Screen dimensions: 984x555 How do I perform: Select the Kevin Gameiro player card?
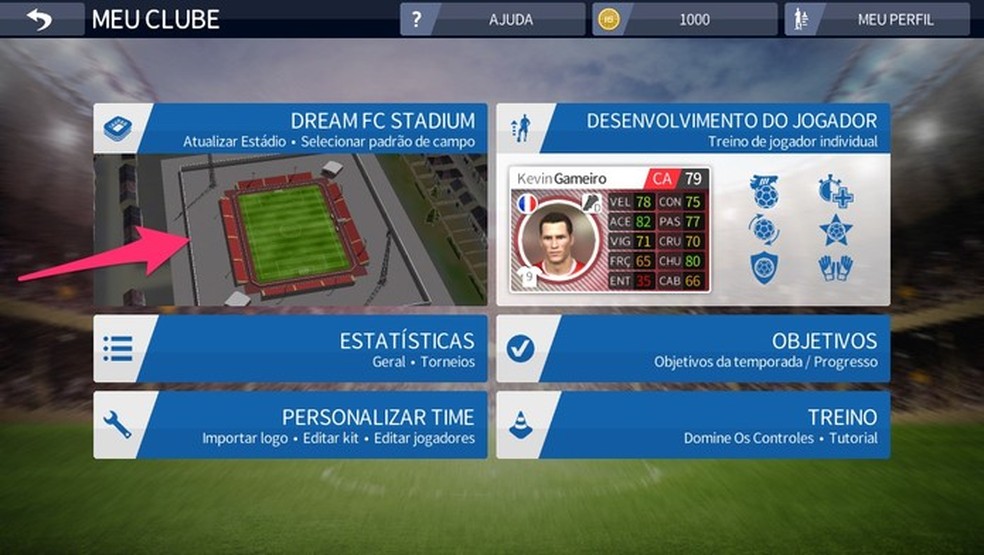point(610,230)
